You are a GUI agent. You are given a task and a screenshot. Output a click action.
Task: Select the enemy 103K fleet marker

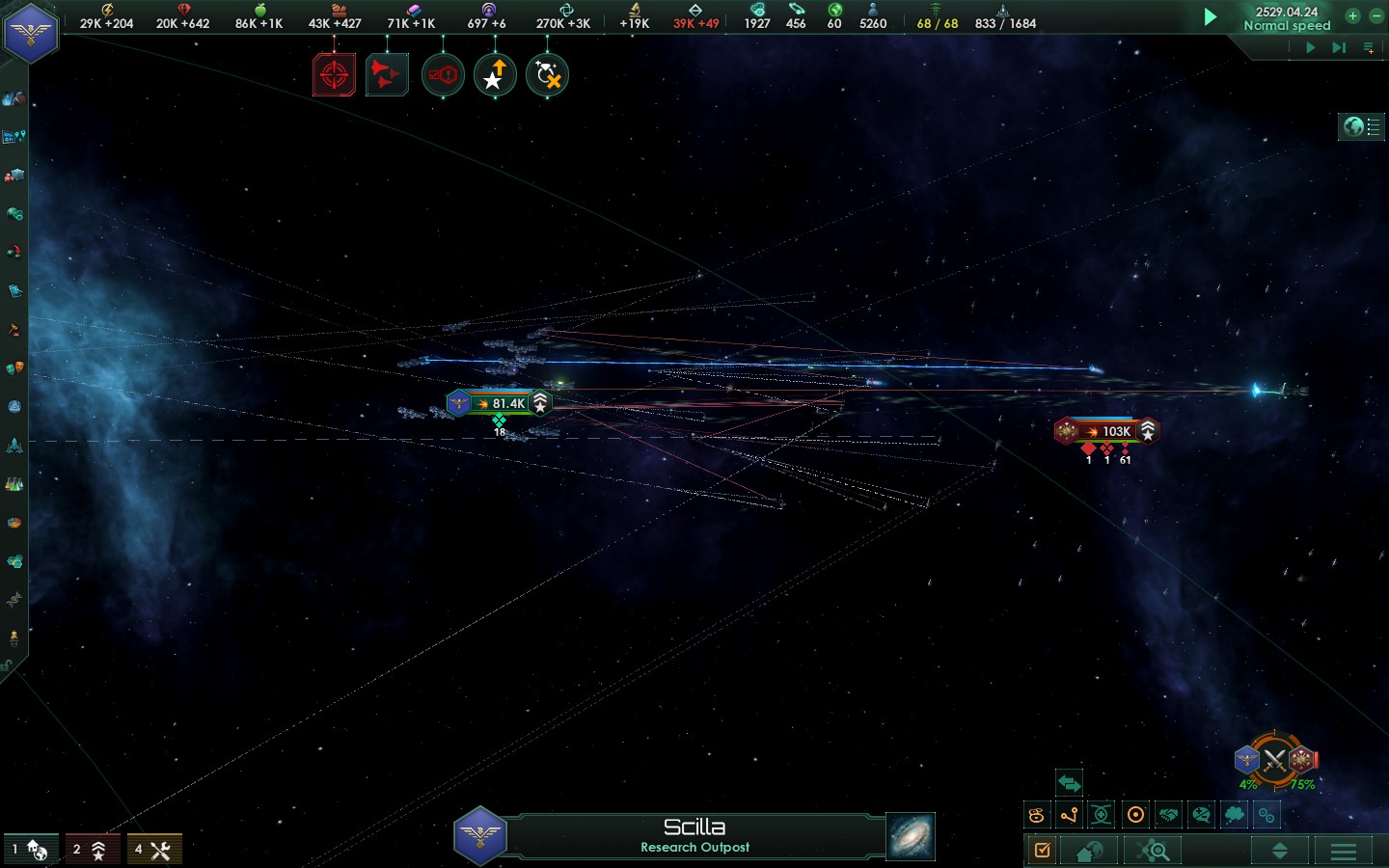(1107, 431)
